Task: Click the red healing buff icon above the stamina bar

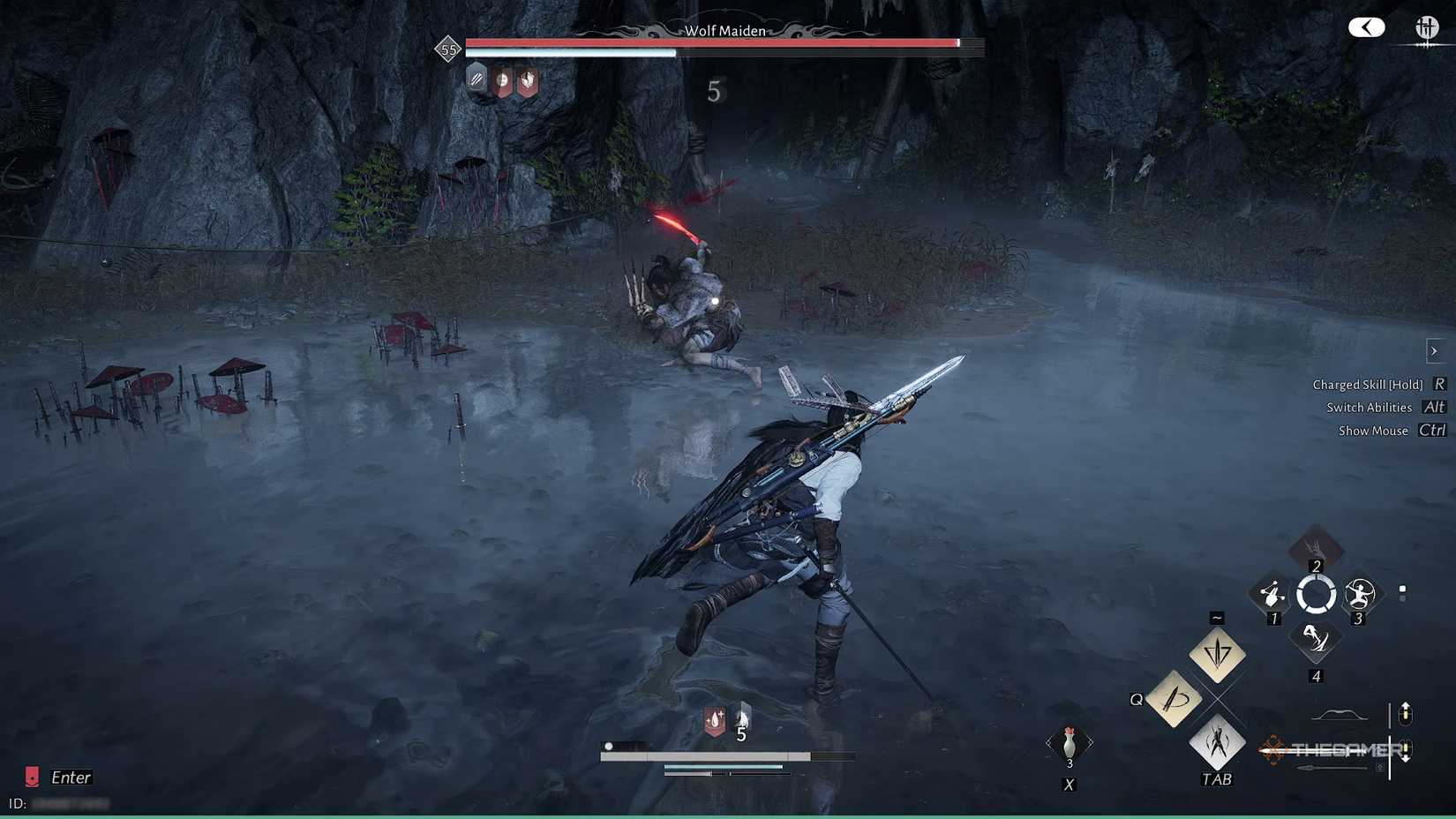Action: tap(713, 719)
